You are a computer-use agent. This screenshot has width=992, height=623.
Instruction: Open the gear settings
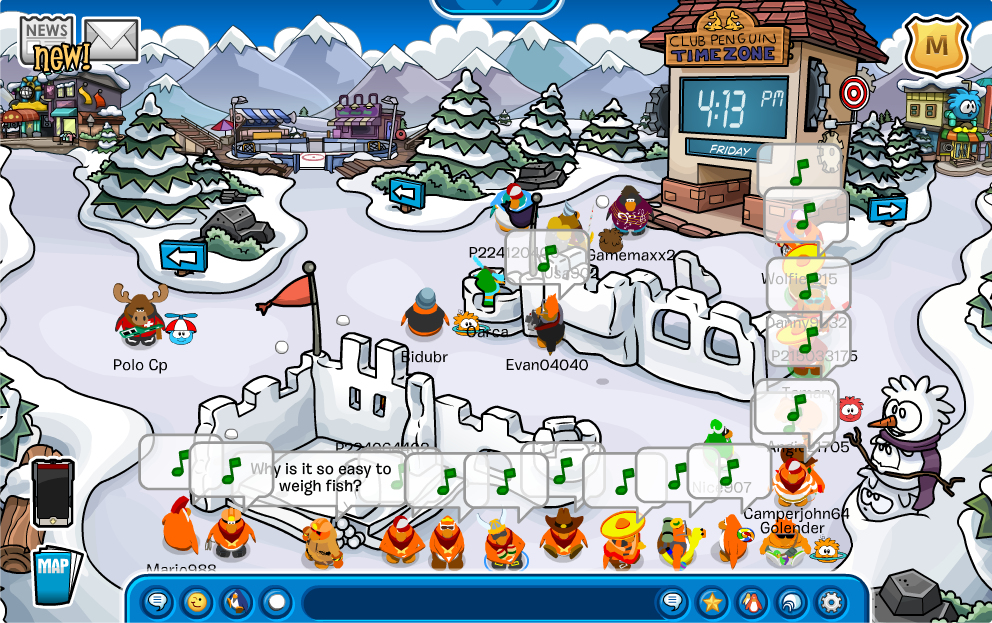[830, 602]
